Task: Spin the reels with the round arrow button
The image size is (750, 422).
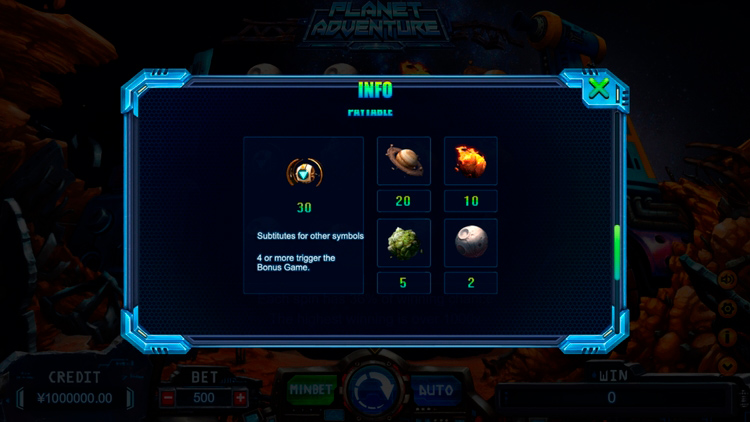Action: click(x=374, y=391)
